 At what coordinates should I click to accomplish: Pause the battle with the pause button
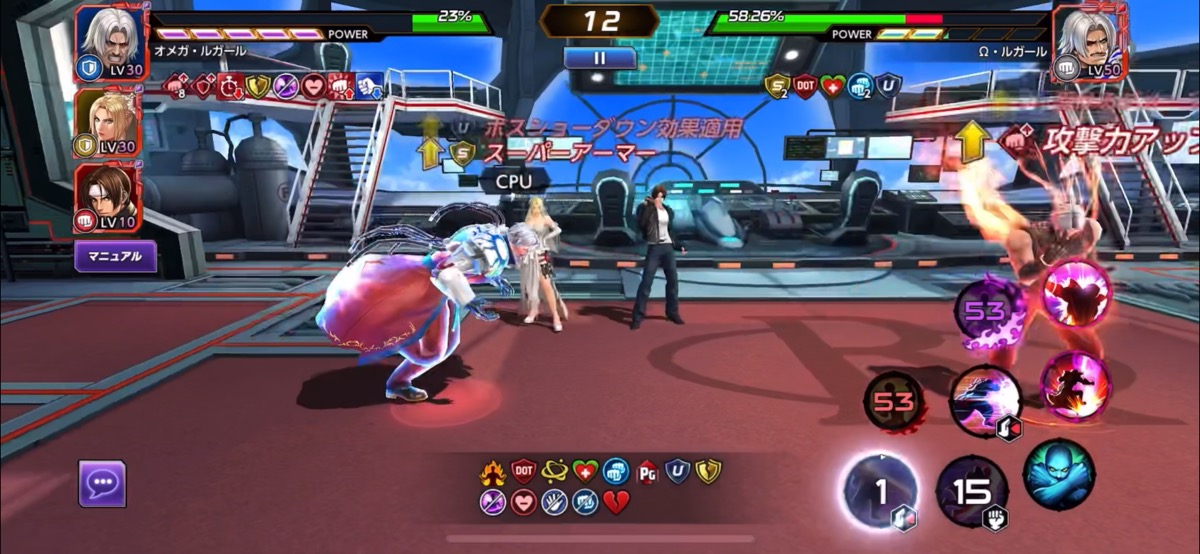[x=599, y=58]
